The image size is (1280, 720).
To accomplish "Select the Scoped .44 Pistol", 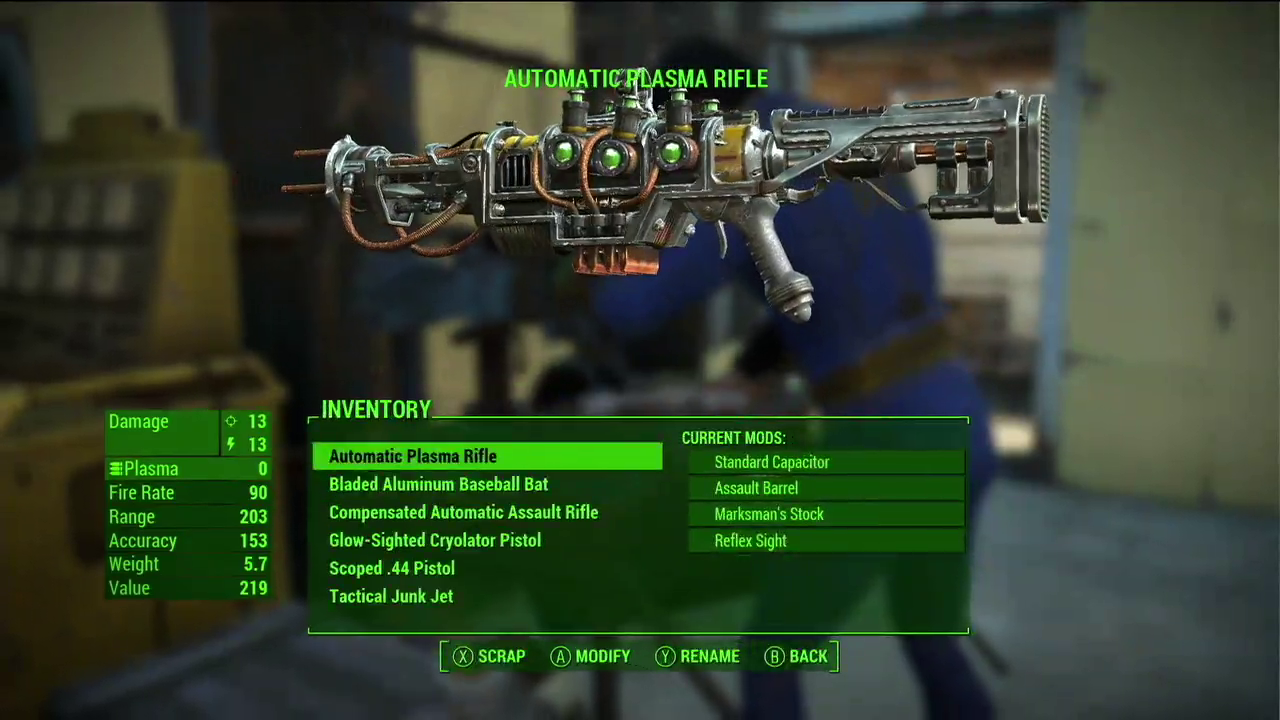I will click(x=392, y=569).
